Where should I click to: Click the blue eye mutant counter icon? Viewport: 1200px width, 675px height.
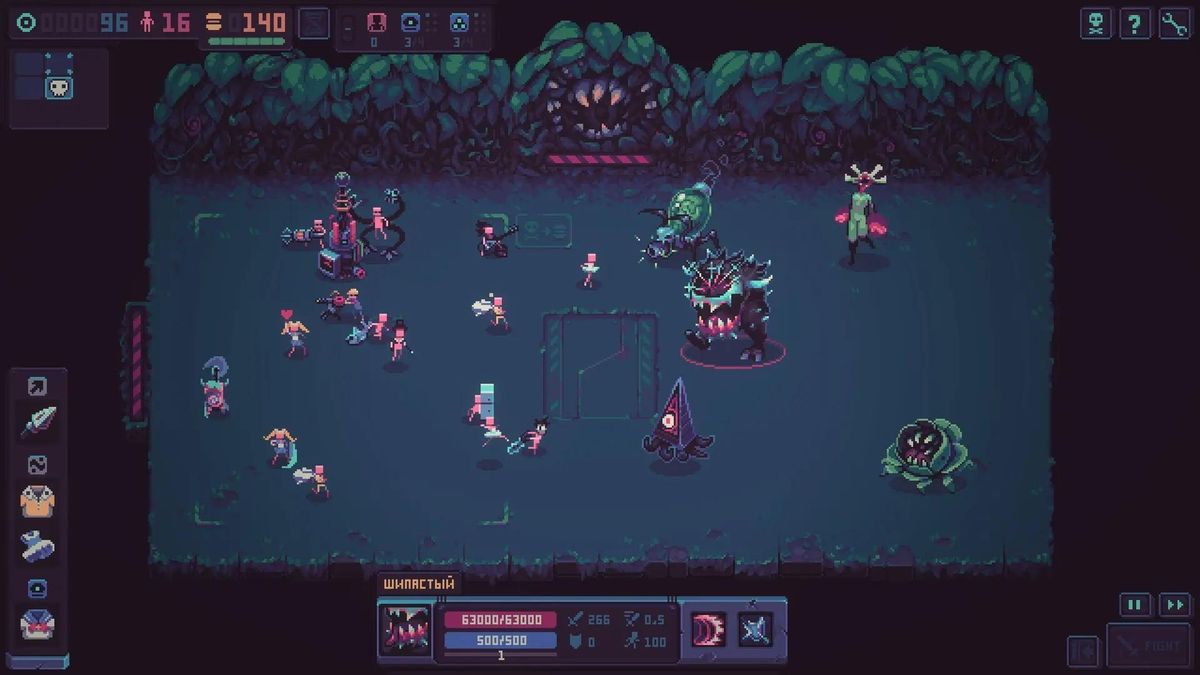tap(411, 23)
